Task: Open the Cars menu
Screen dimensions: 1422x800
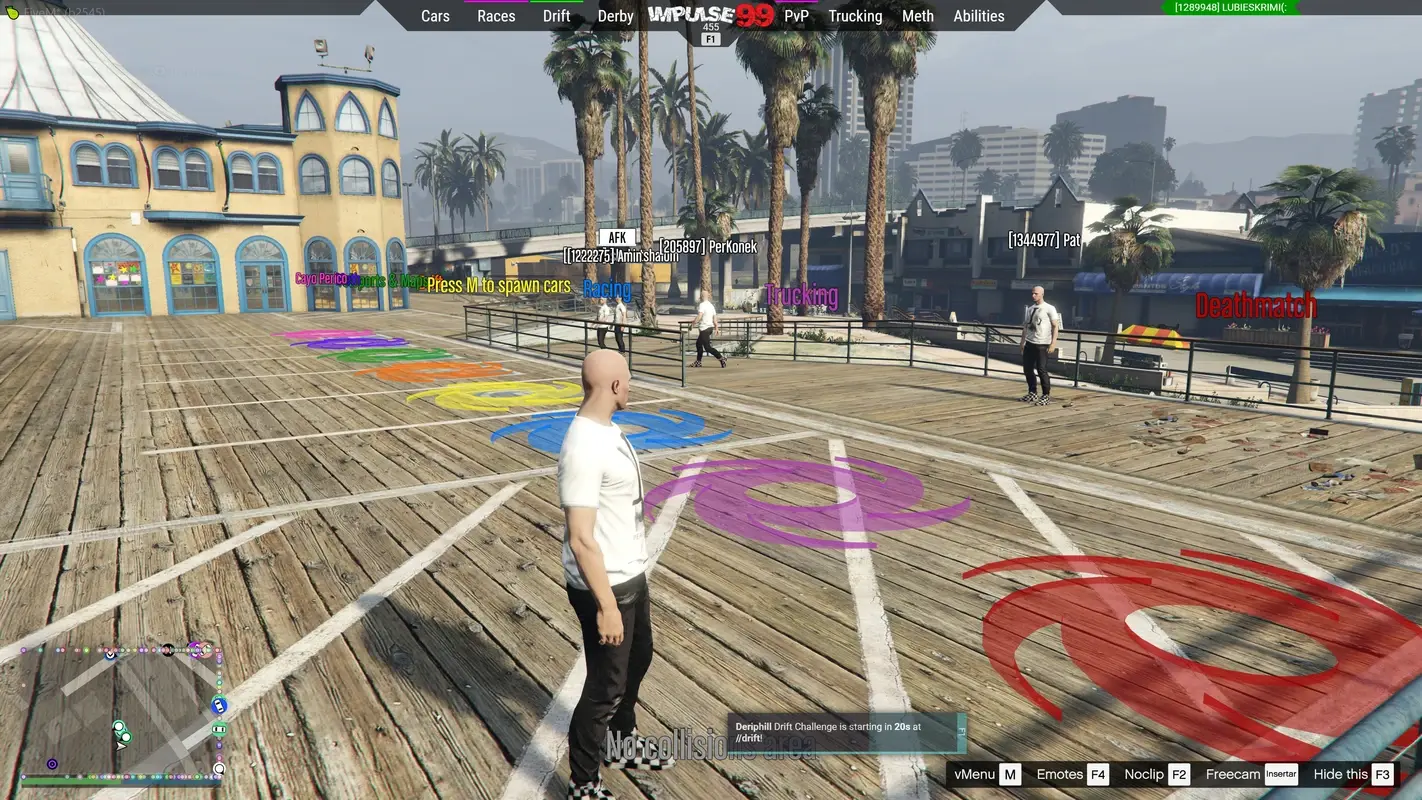Action: (434, 16)
